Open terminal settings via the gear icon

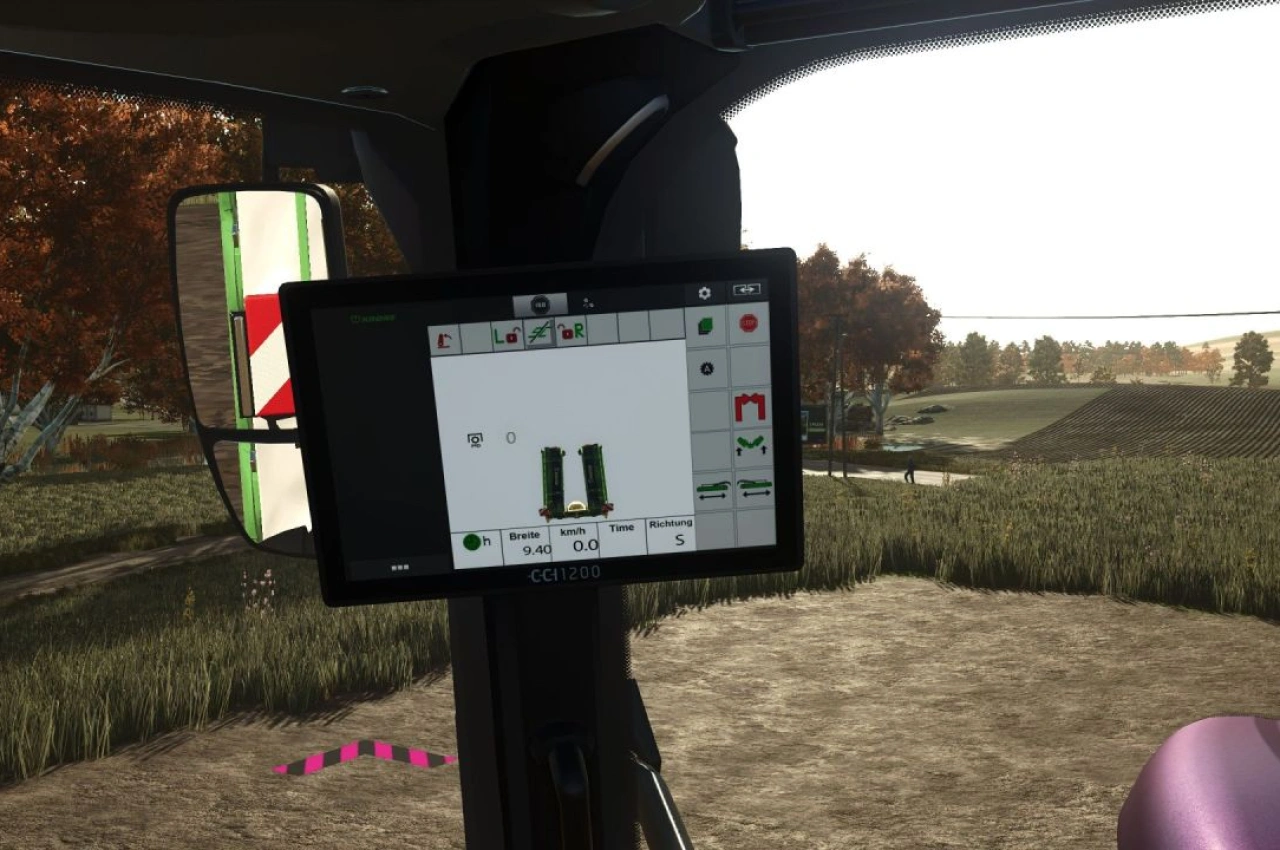click(705, 293)
